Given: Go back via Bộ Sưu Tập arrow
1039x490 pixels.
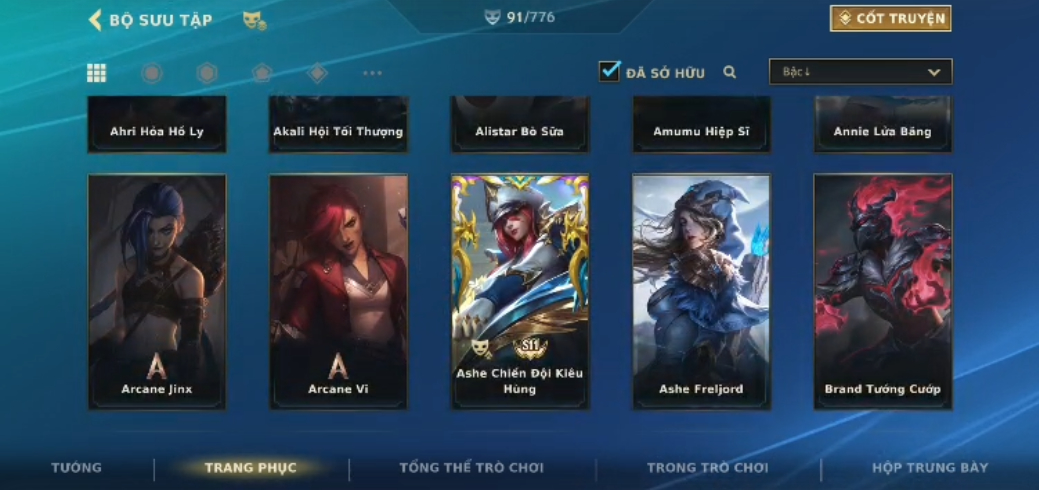Looking at the screenshot, I should coord(96,20).
